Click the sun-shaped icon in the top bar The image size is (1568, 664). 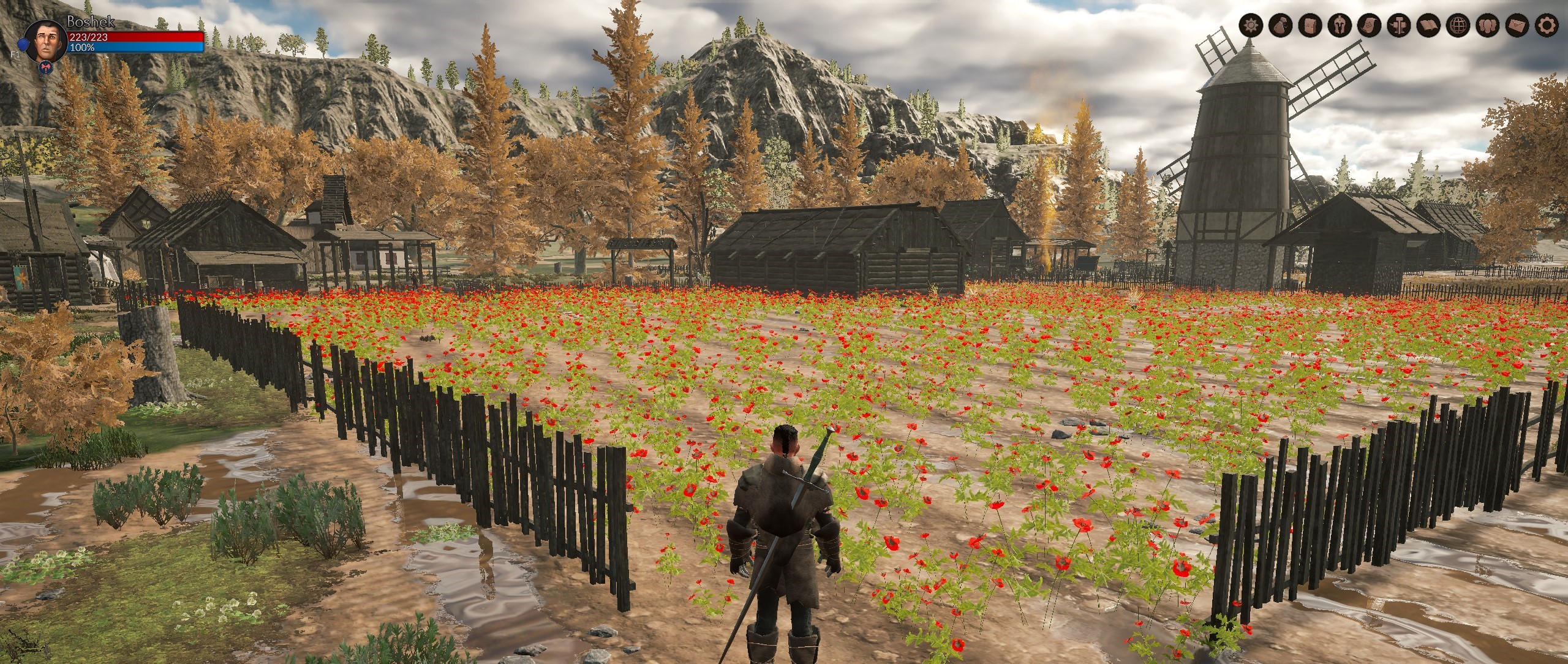pos(1249,42)
